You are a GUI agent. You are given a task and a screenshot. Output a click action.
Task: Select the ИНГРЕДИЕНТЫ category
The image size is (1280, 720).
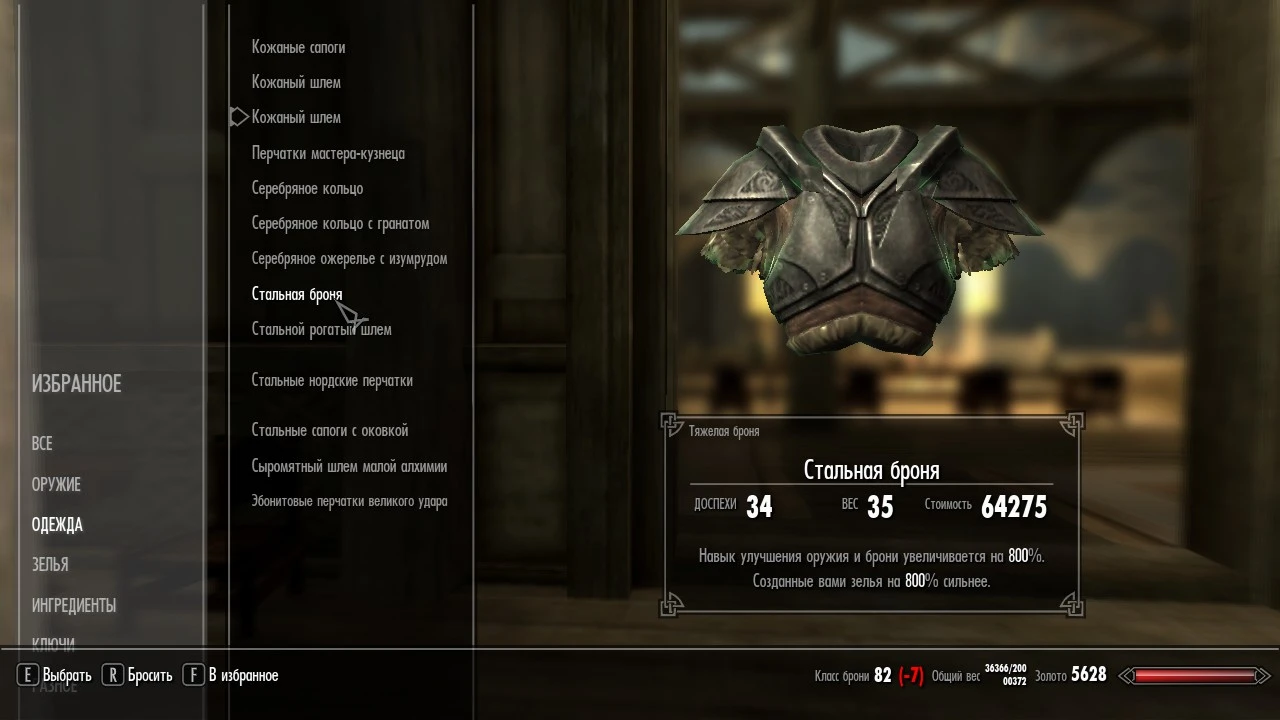tap(75, 605)
